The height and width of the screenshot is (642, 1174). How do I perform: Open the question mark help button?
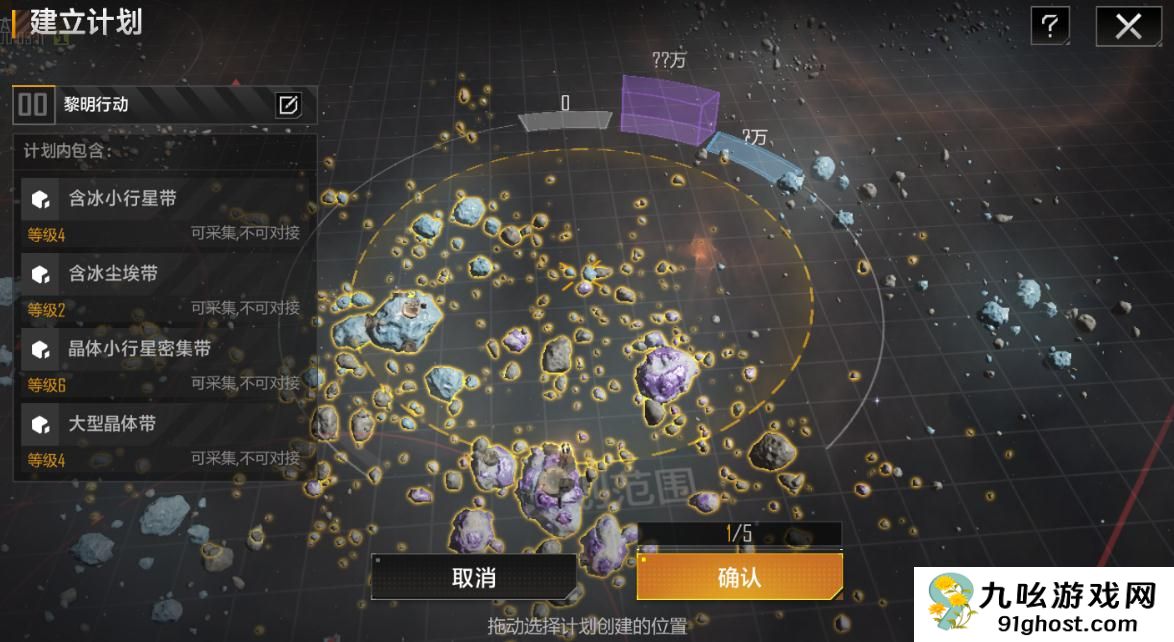click(1049, 27)
